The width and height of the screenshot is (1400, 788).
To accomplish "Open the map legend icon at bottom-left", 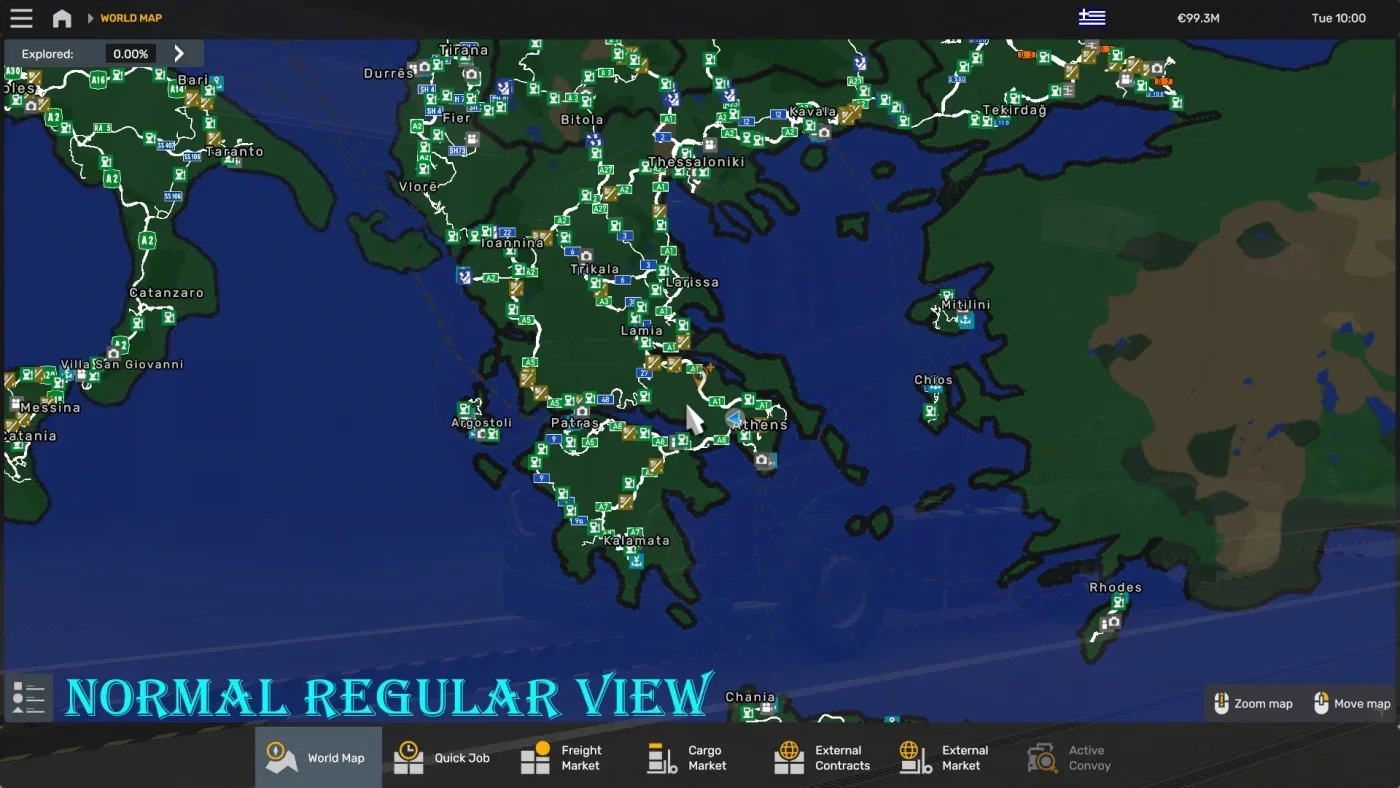I will [29, 697].
